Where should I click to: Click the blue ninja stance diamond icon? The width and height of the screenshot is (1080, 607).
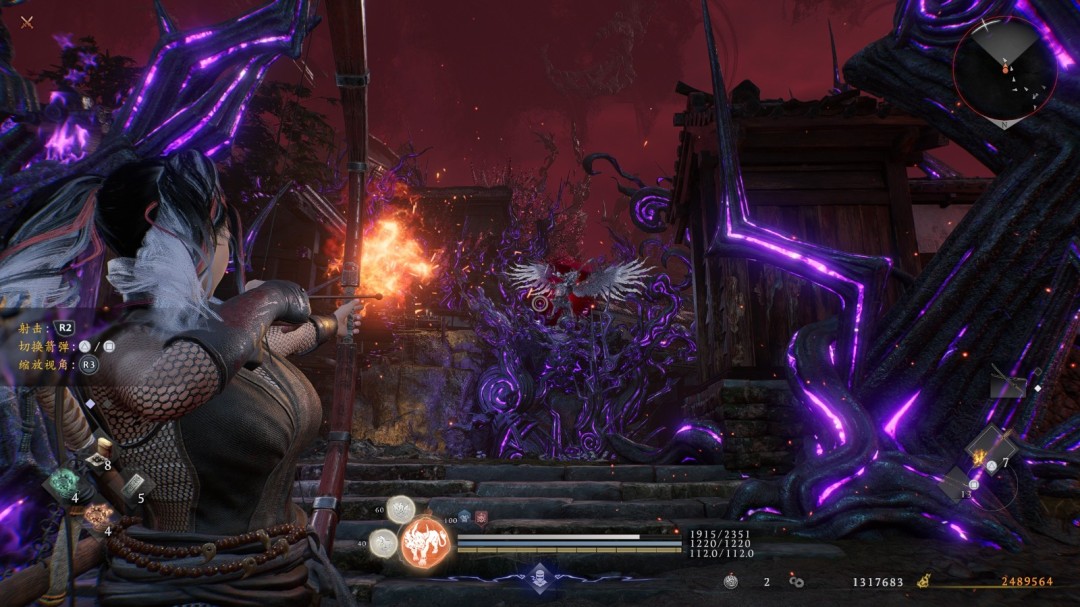[540, 576]
